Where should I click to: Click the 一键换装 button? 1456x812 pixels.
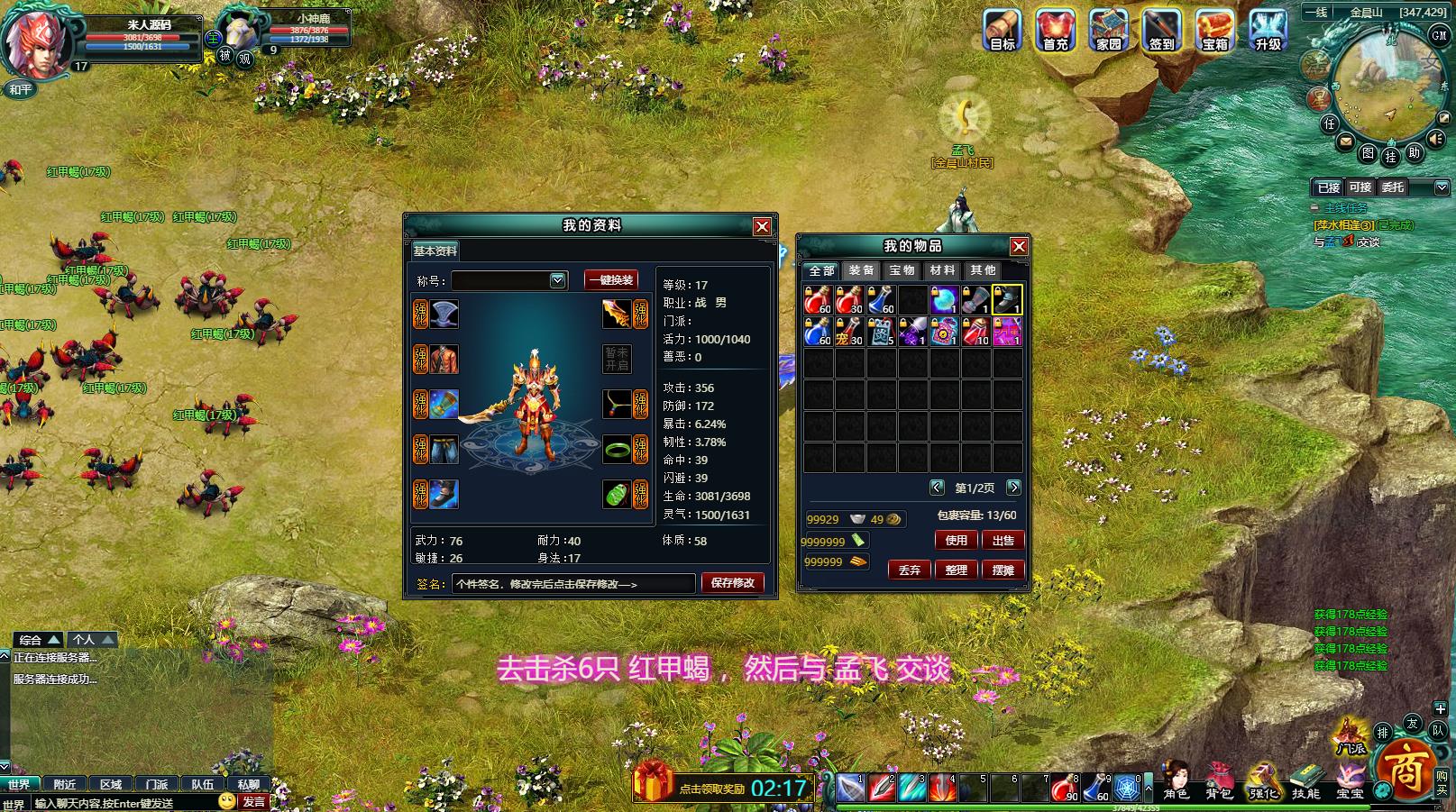[x=611, y=280]
